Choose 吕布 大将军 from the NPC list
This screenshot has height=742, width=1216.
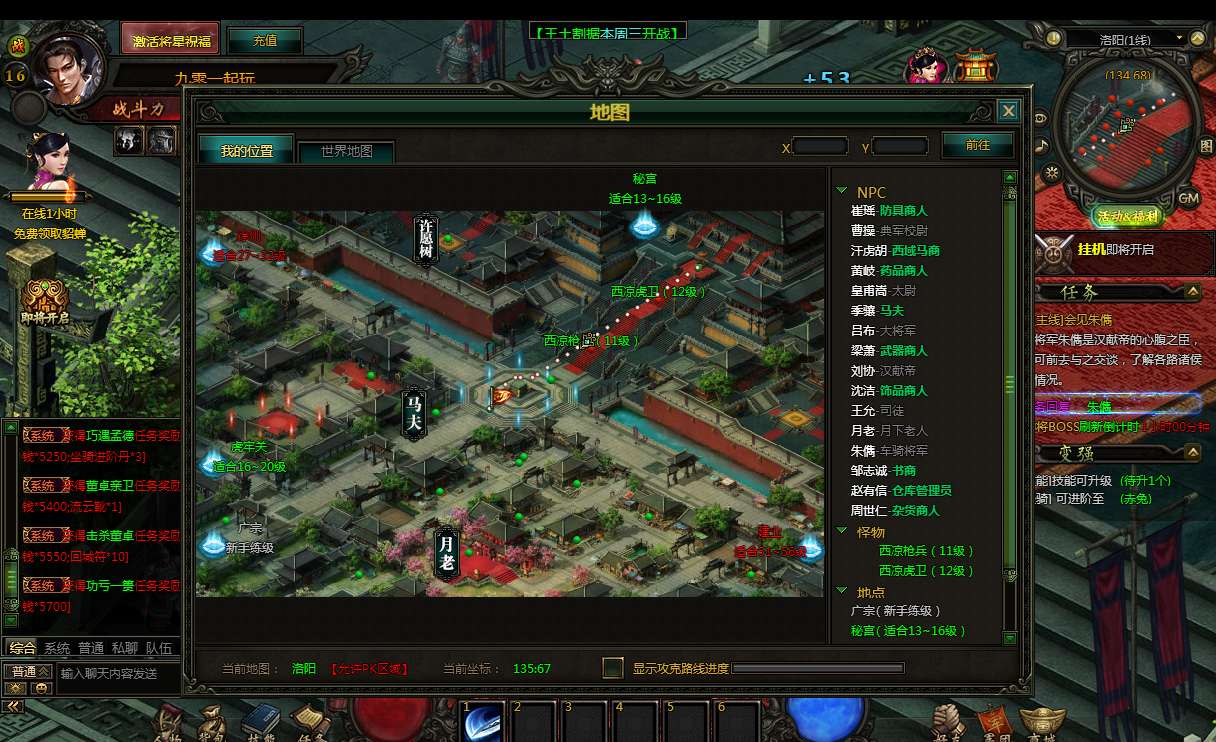coord(883,331)
